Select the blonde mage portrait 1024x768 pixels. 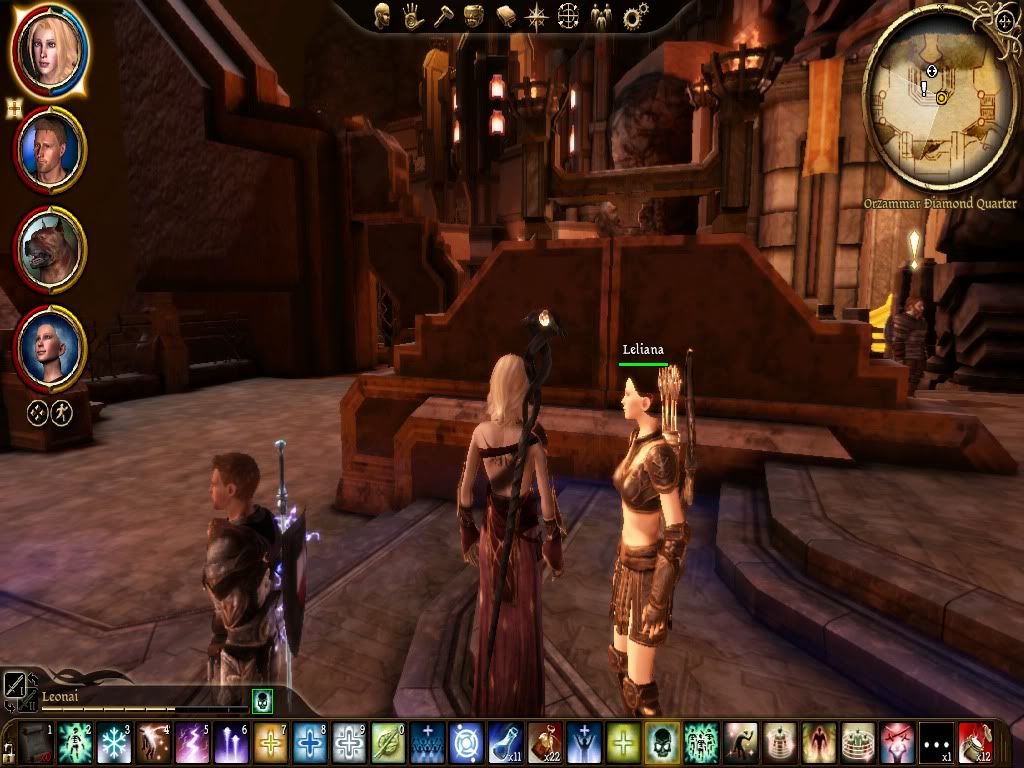49,48
